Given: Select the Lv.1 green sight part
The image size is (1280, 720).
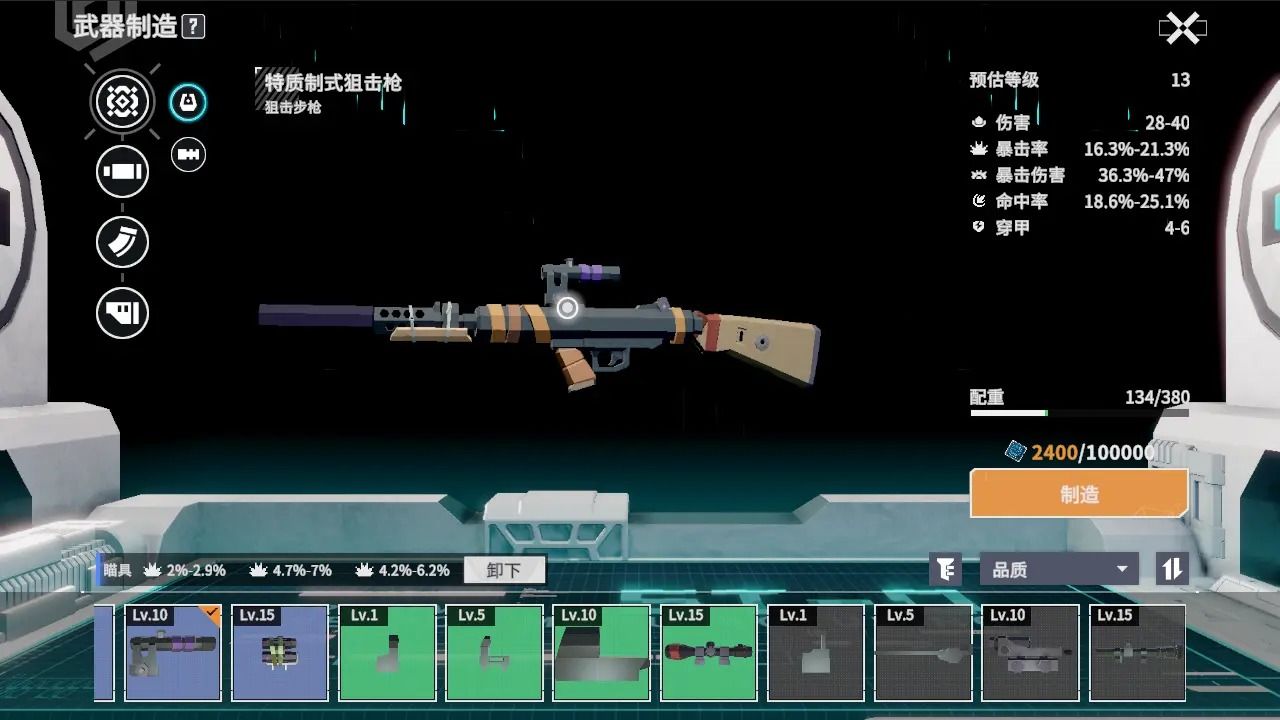Looking at the screenshot, I should (387, 652).
